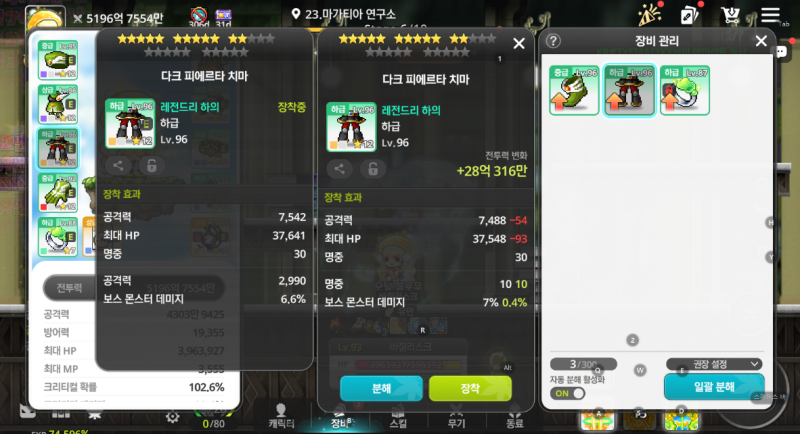Close the item comparison popup

pos(519,44)
